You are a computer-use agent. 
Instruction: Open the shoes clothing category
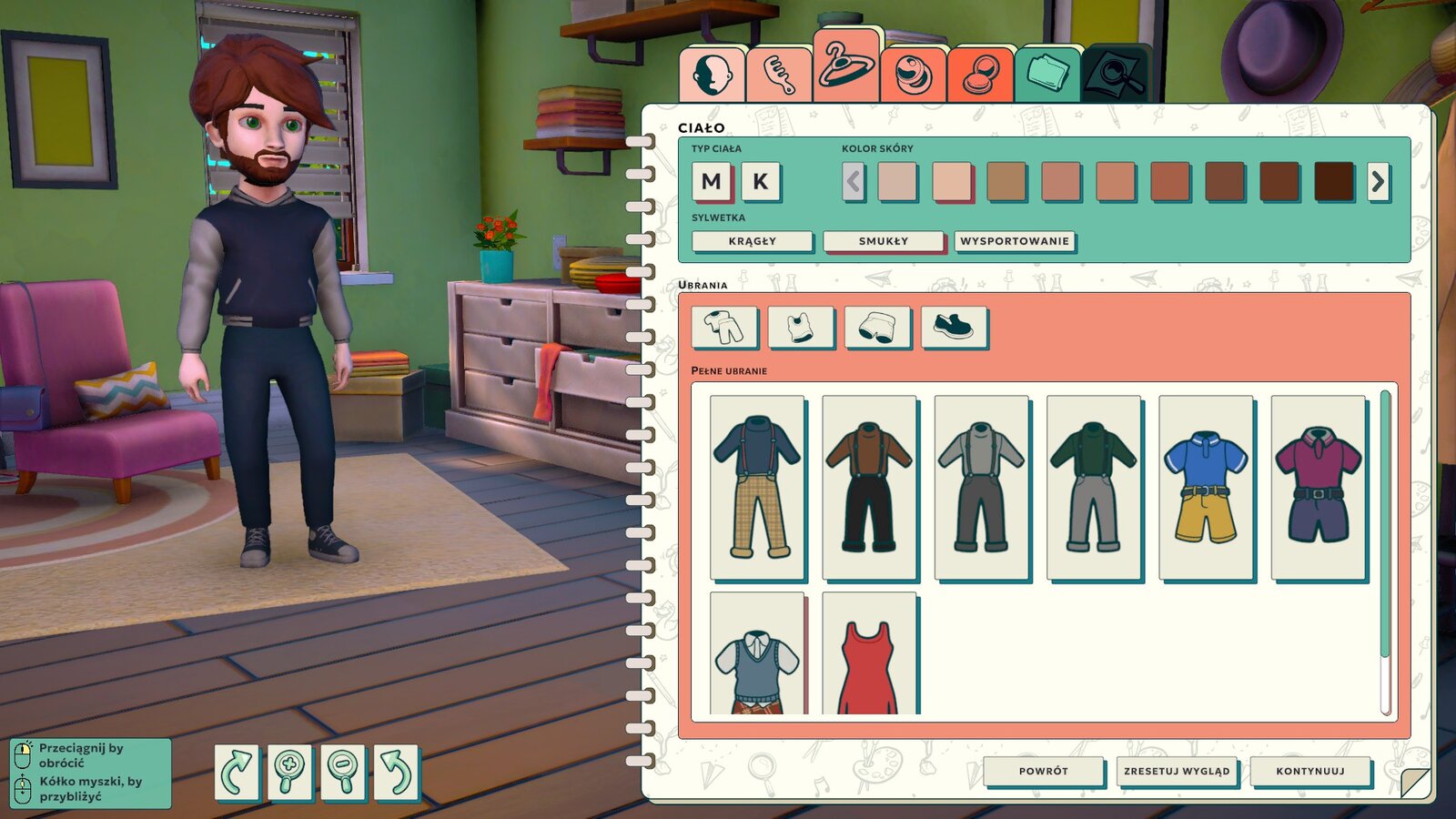point(953,327)
